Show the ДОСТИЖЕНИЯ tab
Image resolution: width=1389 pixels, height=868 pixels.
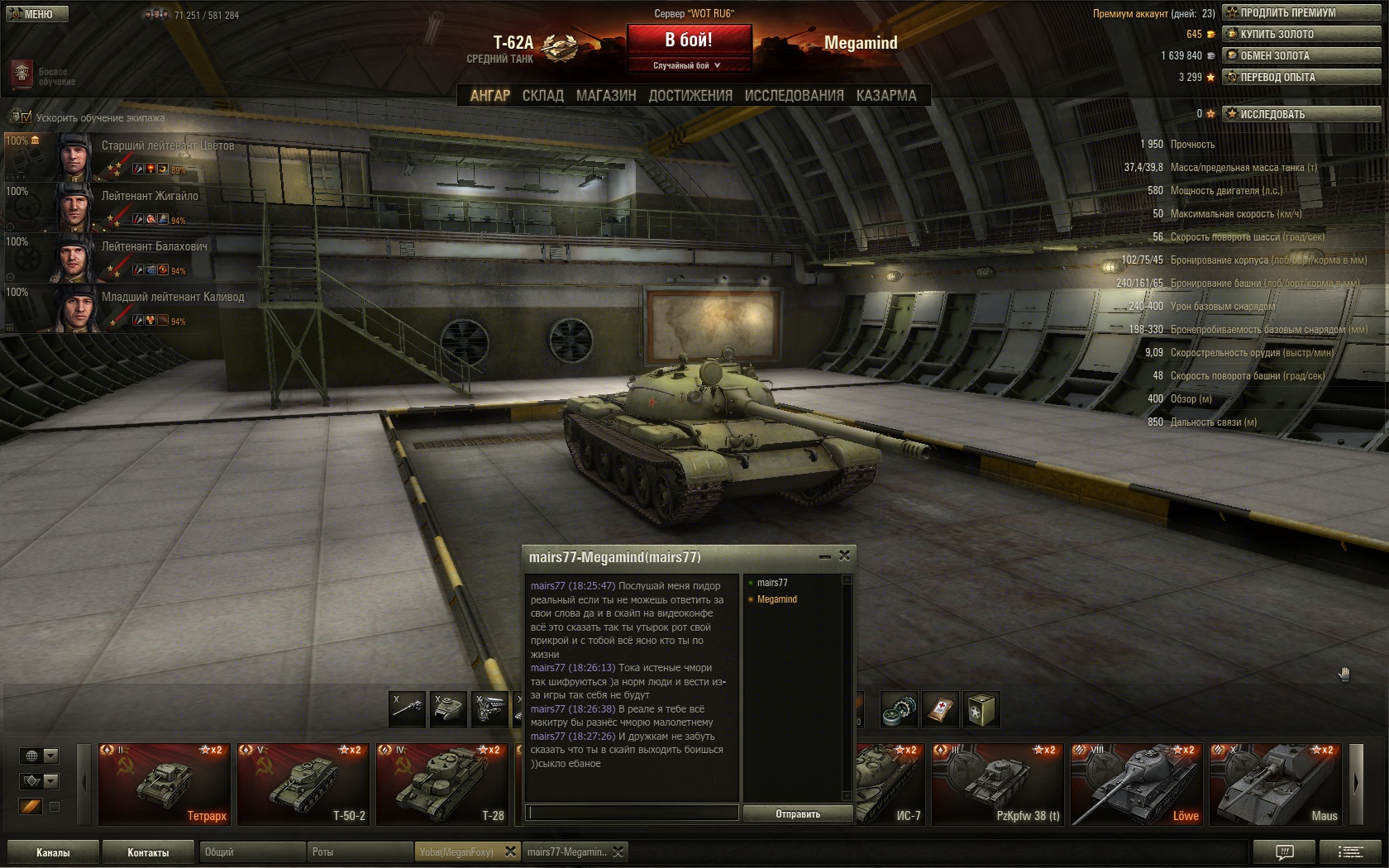pyautogui.click(x=690, y=96)
